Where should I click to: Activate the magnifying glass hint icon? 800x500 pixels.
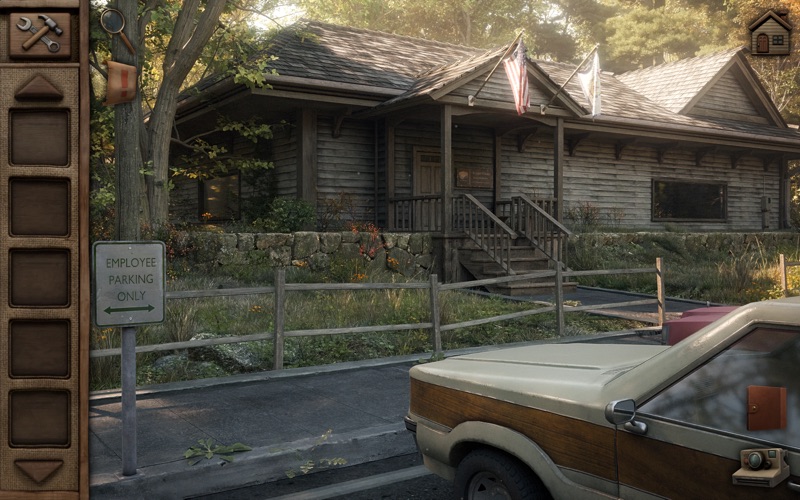114,22
